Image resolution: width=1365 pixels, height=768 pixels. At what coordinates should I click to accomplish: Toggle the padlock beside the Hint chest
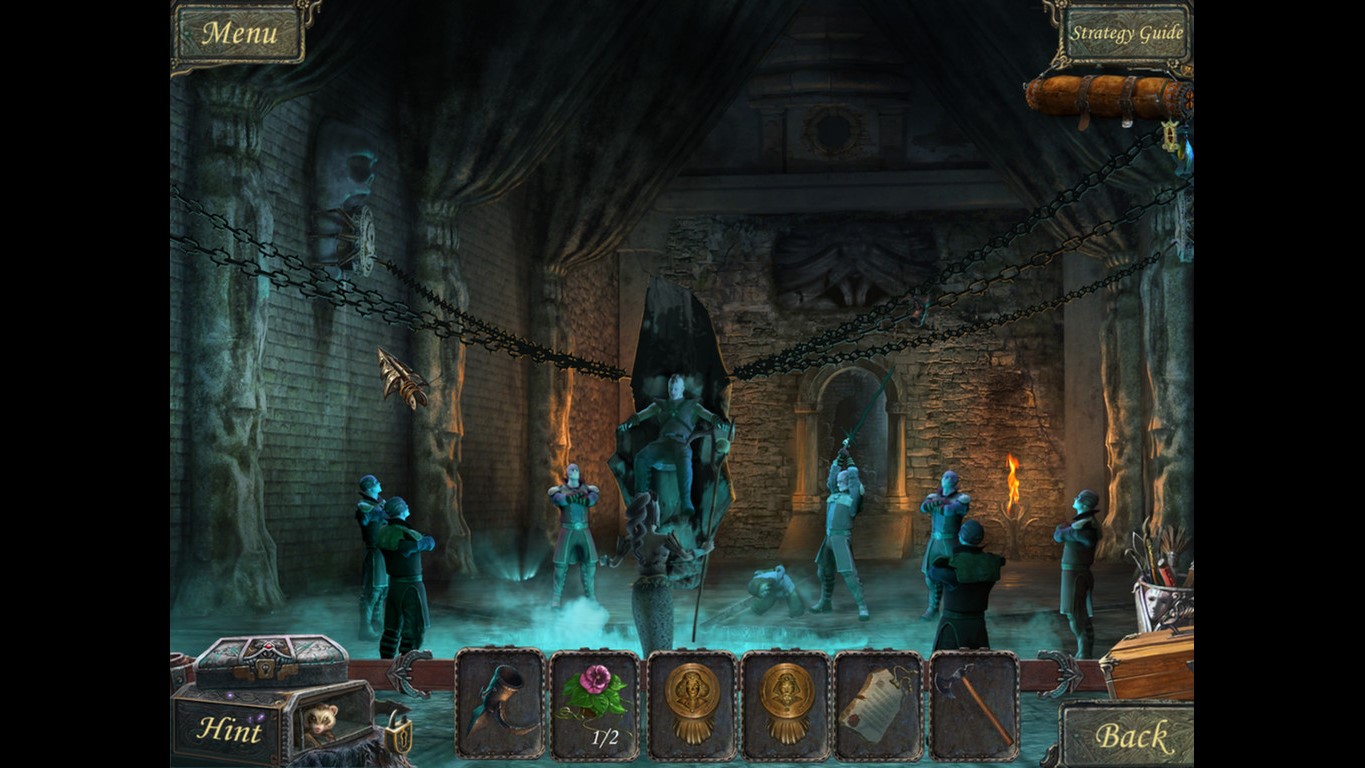[396, 733]
